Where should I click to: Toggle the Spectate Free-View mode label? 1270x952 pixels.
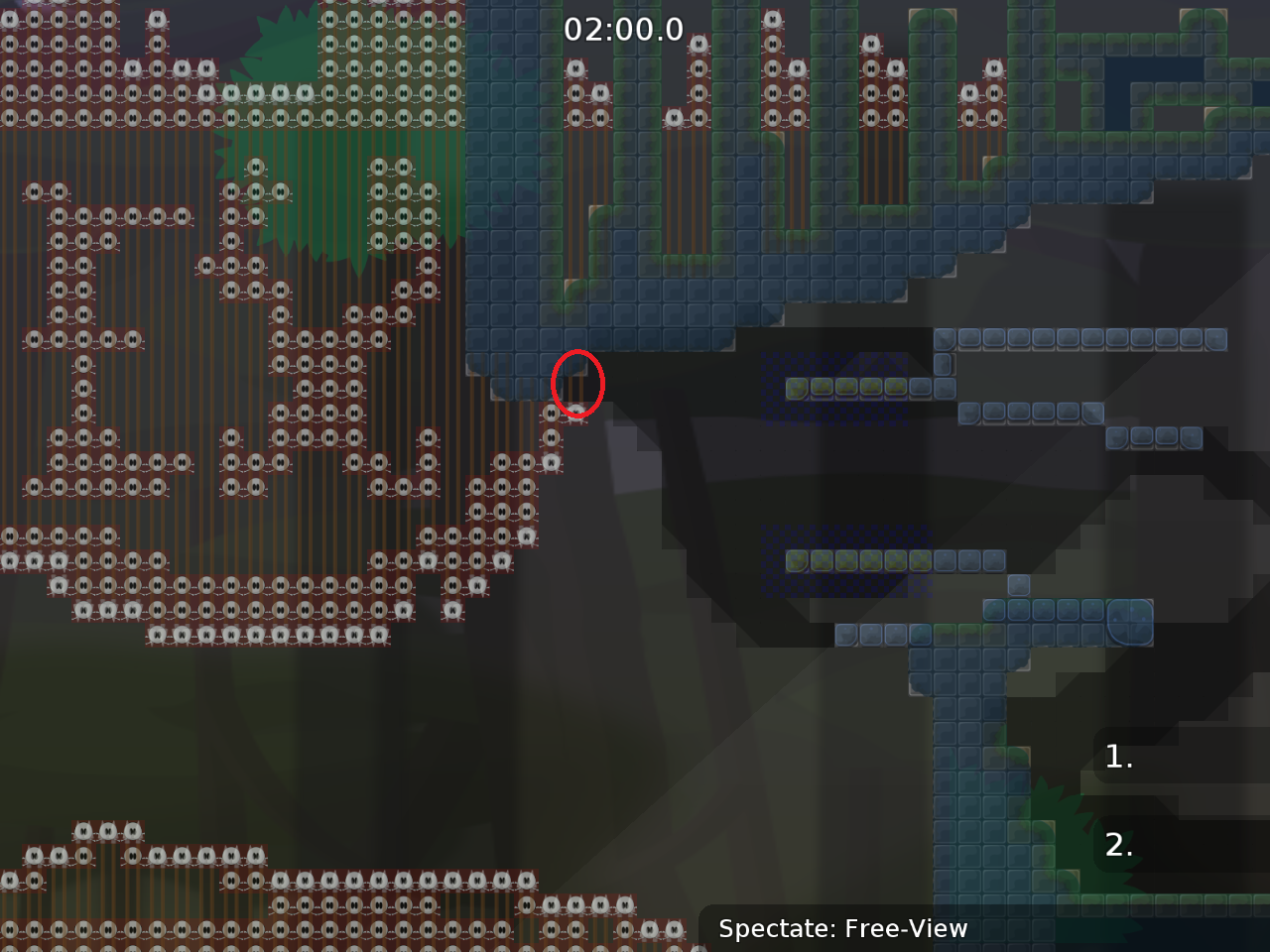pyautogui.click(x=843, y=929)
